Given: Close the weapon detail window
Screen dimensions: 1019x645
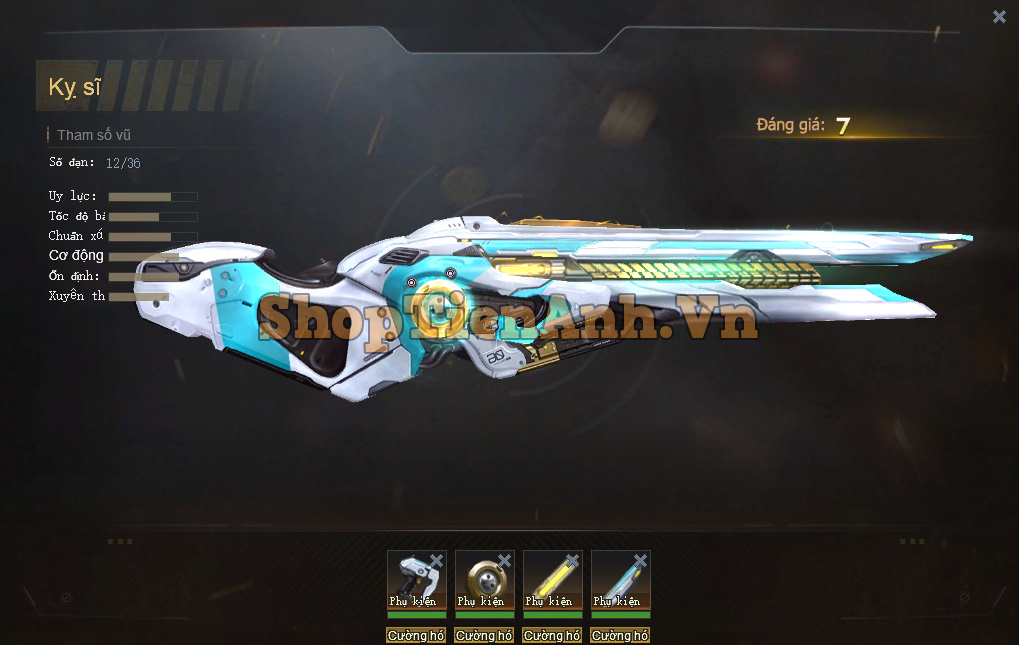Looking at the screenshot, I should click(x=999, y=17).
